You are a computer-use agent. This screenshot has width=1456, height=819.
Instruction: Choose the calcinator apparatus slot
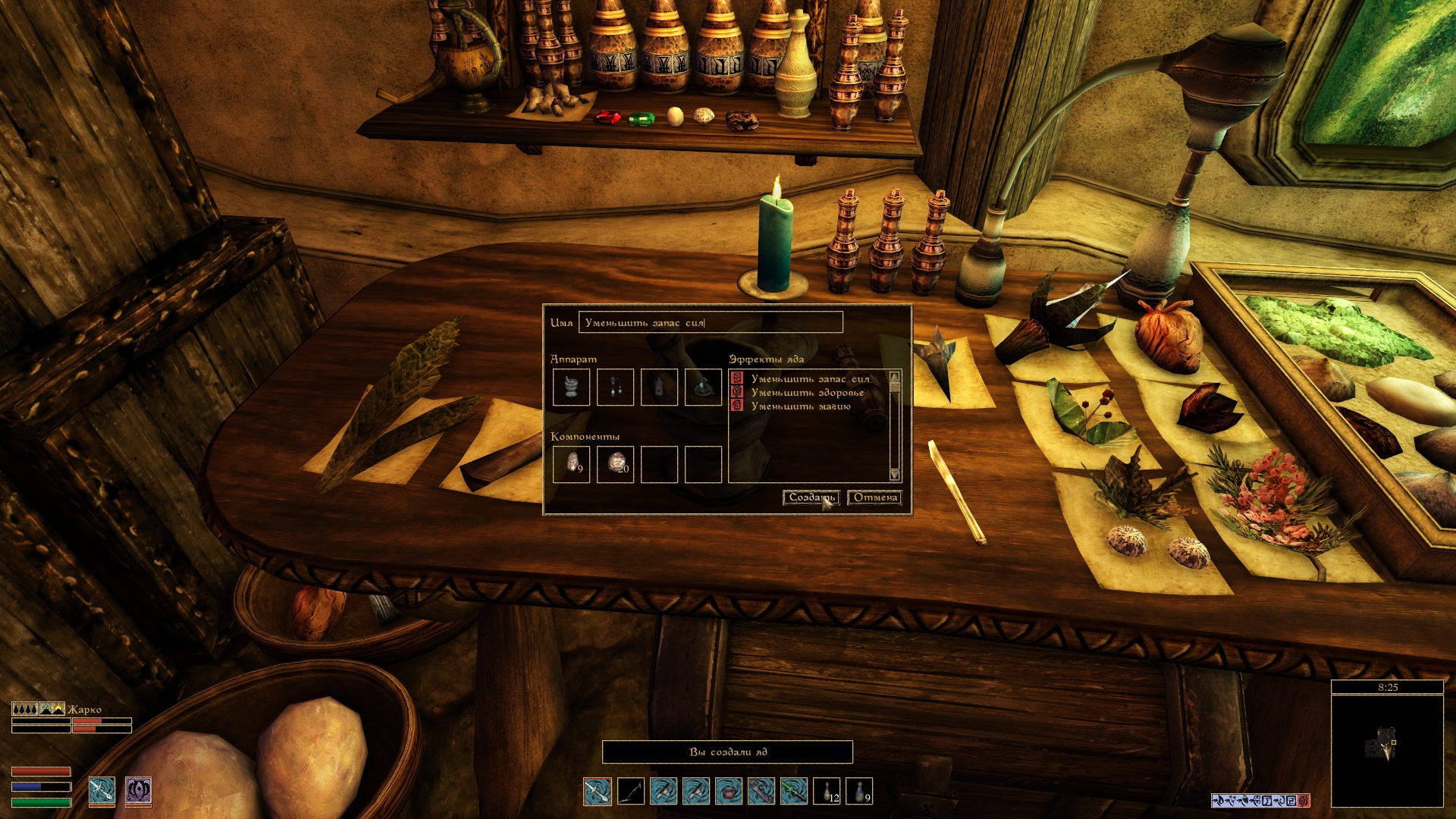click(x=659, y=387)
